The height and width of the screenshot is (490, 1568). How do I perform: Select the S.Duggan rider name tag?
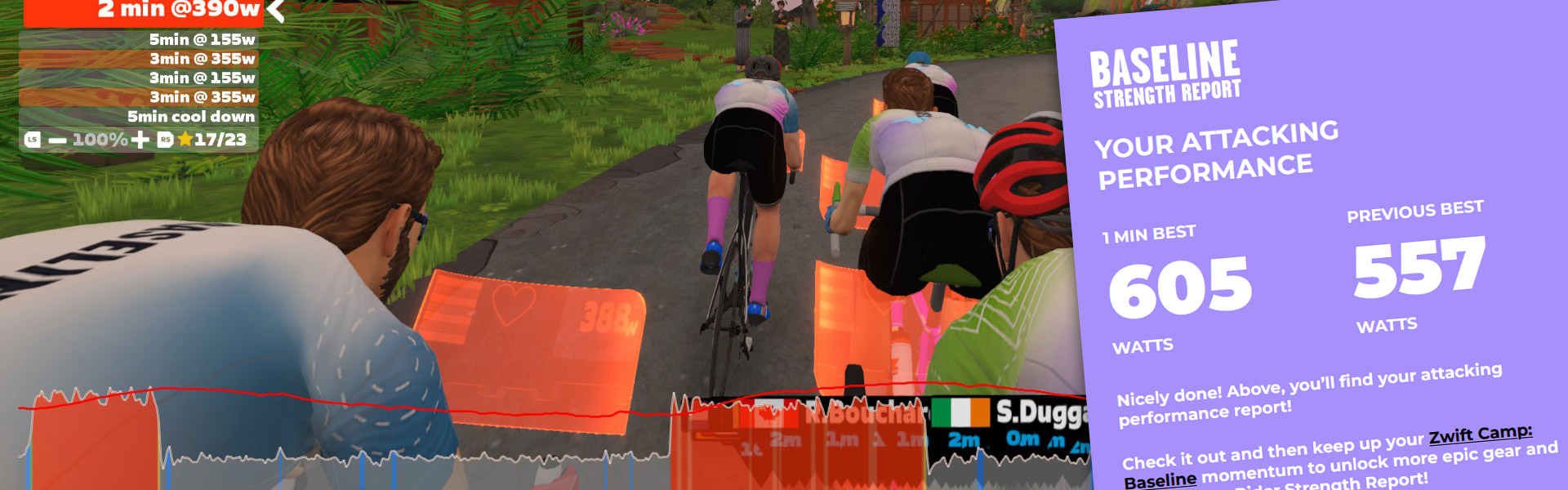(1040, 413)
